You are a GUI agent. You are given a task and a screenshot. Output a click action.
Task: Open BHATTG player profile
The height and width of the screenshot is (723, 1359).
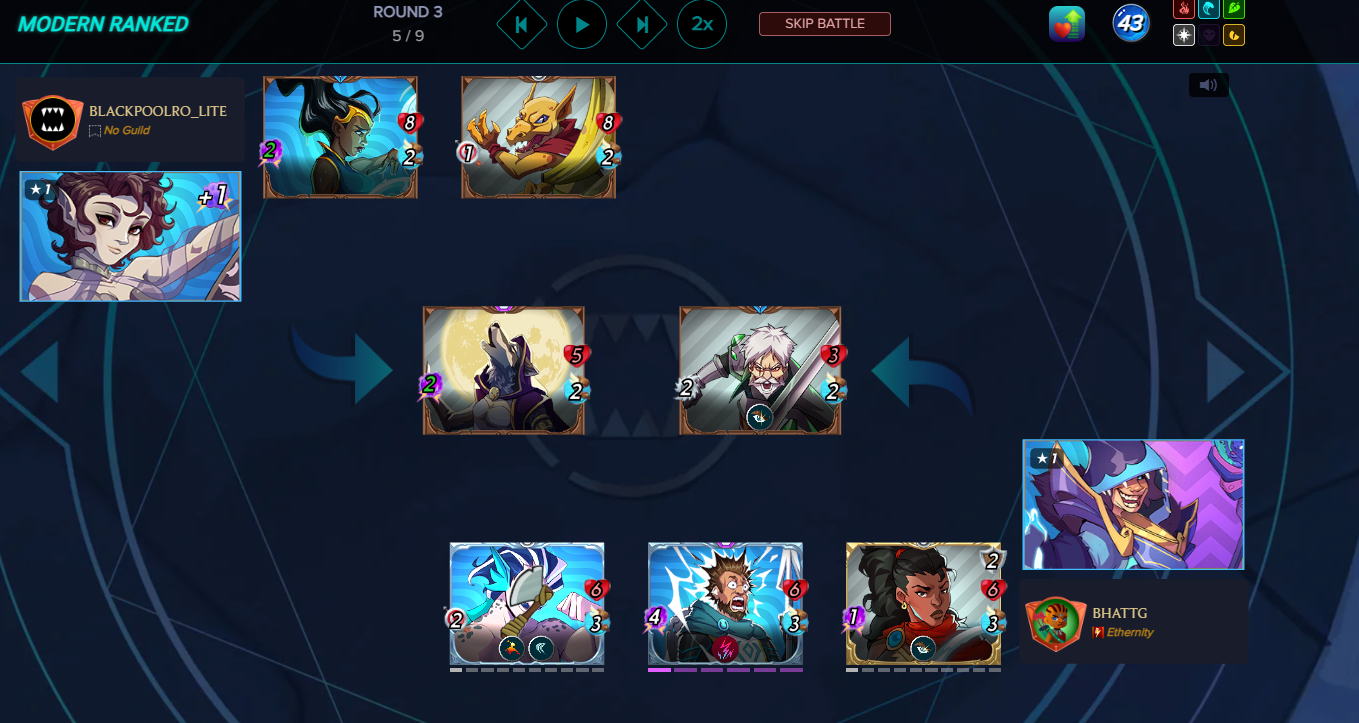(1119, 612)
